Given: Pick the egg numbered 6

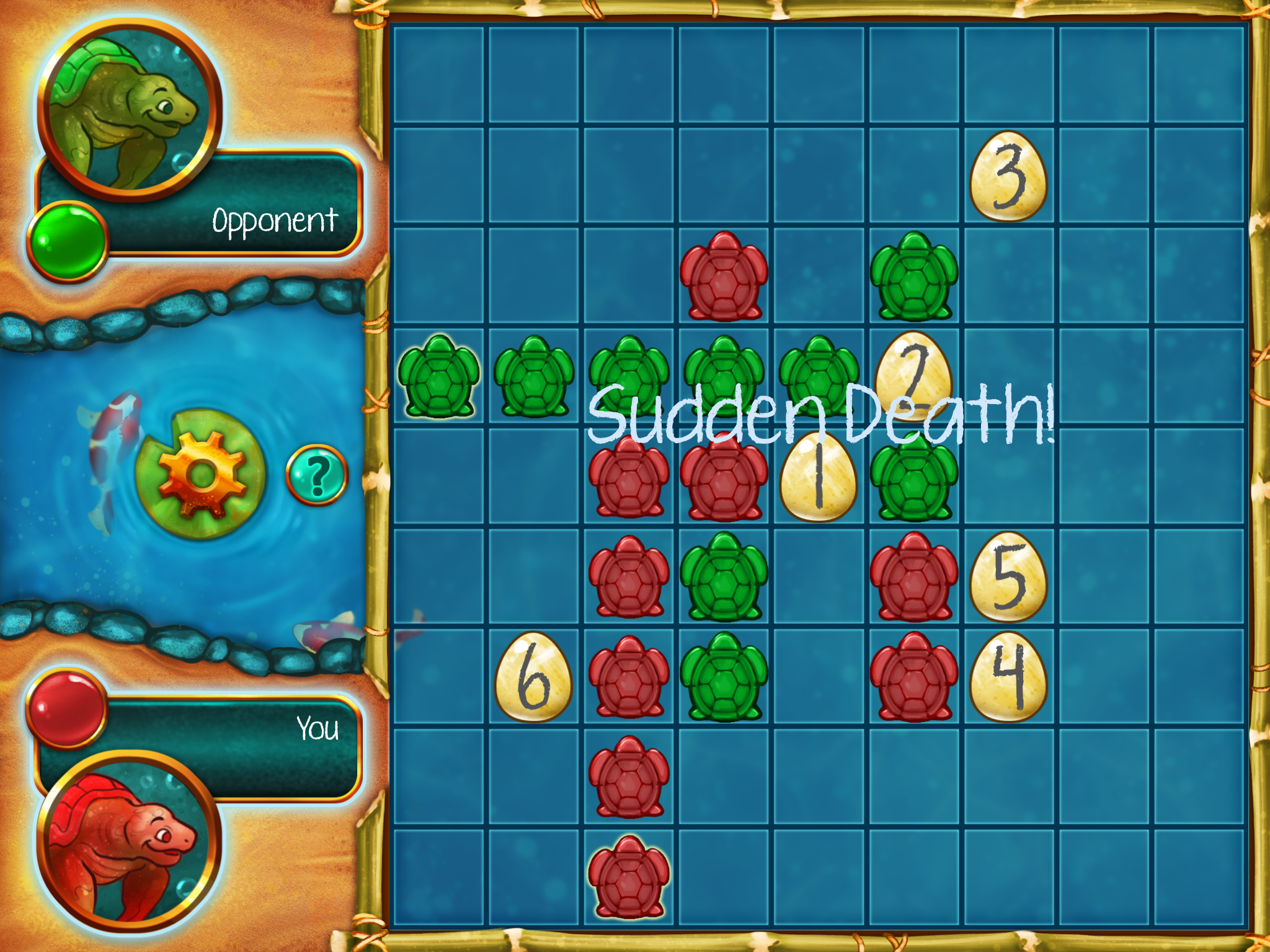Looking at the screenshot, I should [x=533, y=677].
